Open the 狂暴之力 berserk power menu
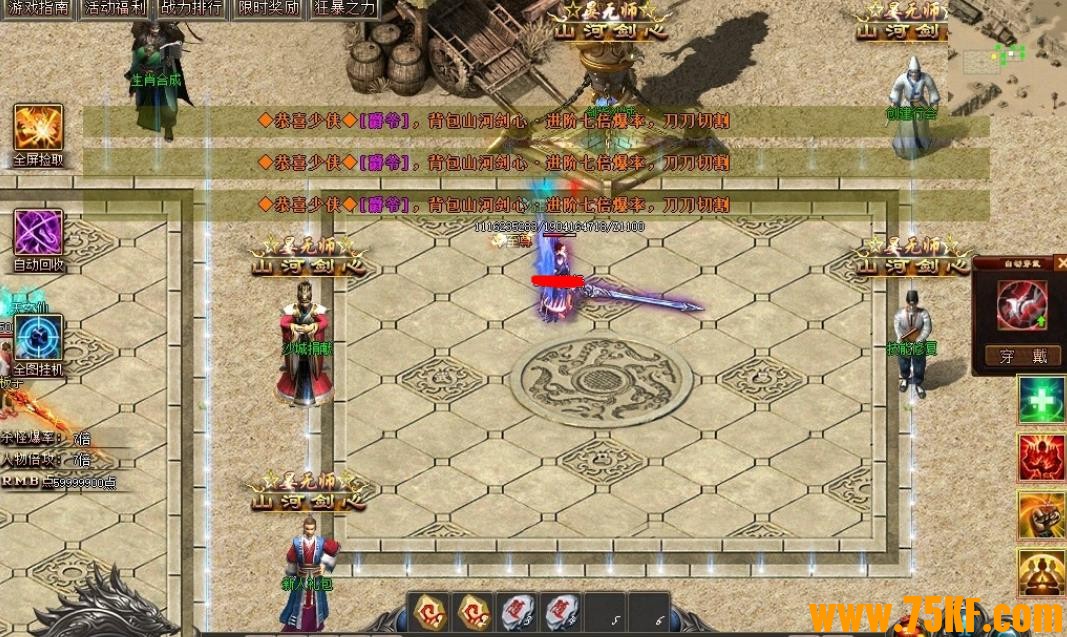The image size is (1067, 637). 345,9
